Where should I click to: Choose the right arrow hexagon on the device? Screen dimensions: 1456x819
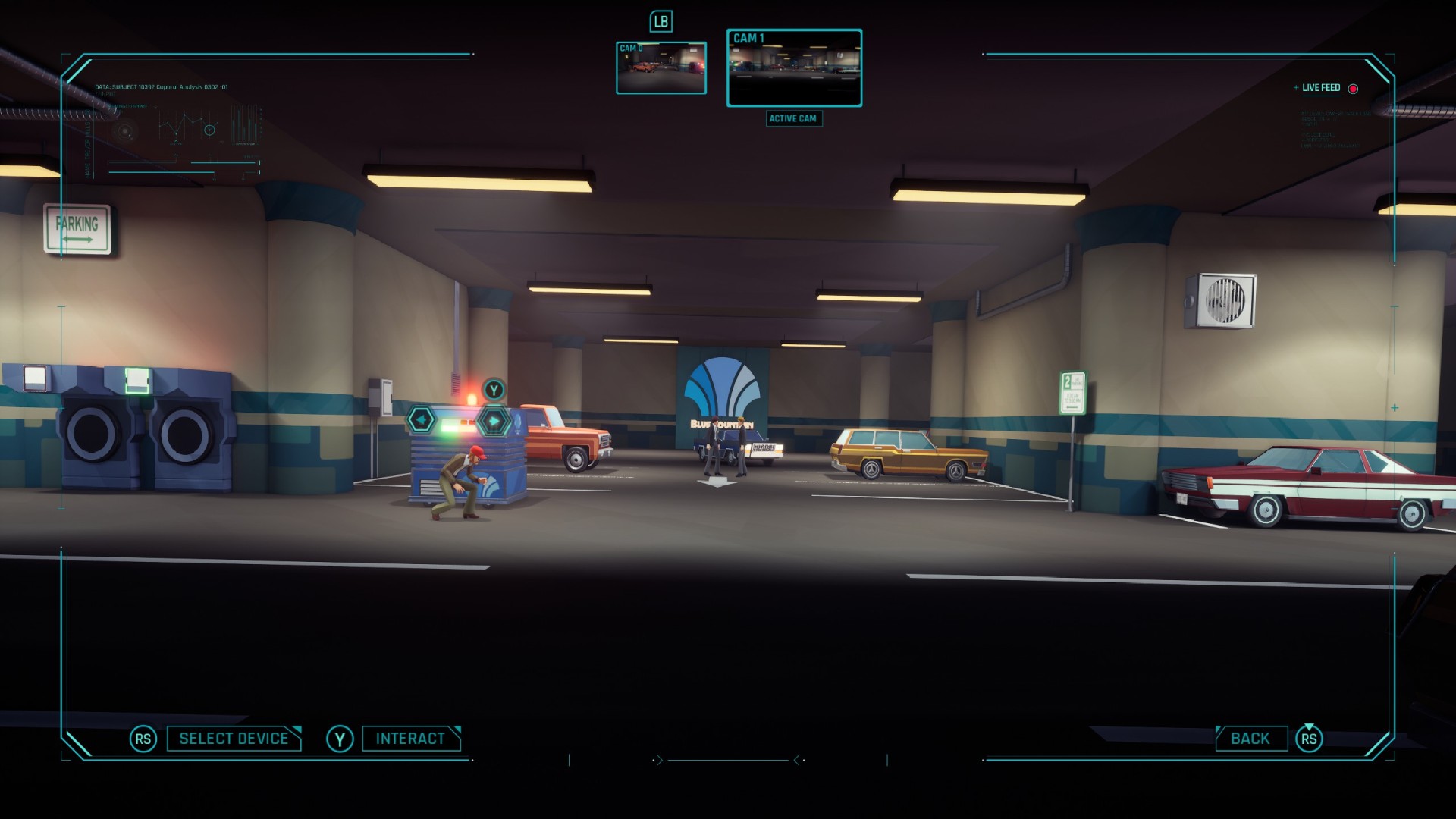point(494,420)
